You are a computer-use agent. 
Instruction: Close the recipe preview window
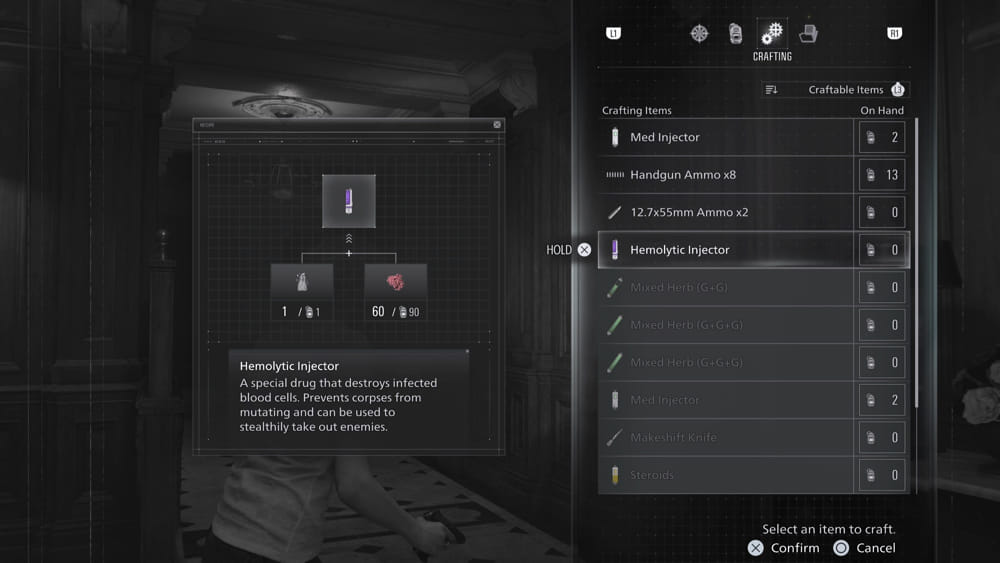click(497, 125)
